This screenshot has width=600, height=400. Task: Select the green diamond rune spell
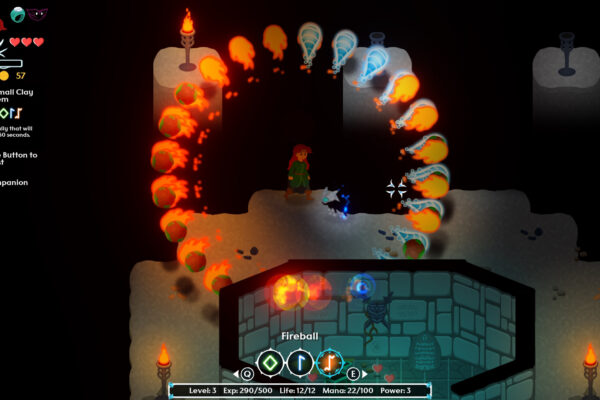pyautogui.click(x=270, y=362)
